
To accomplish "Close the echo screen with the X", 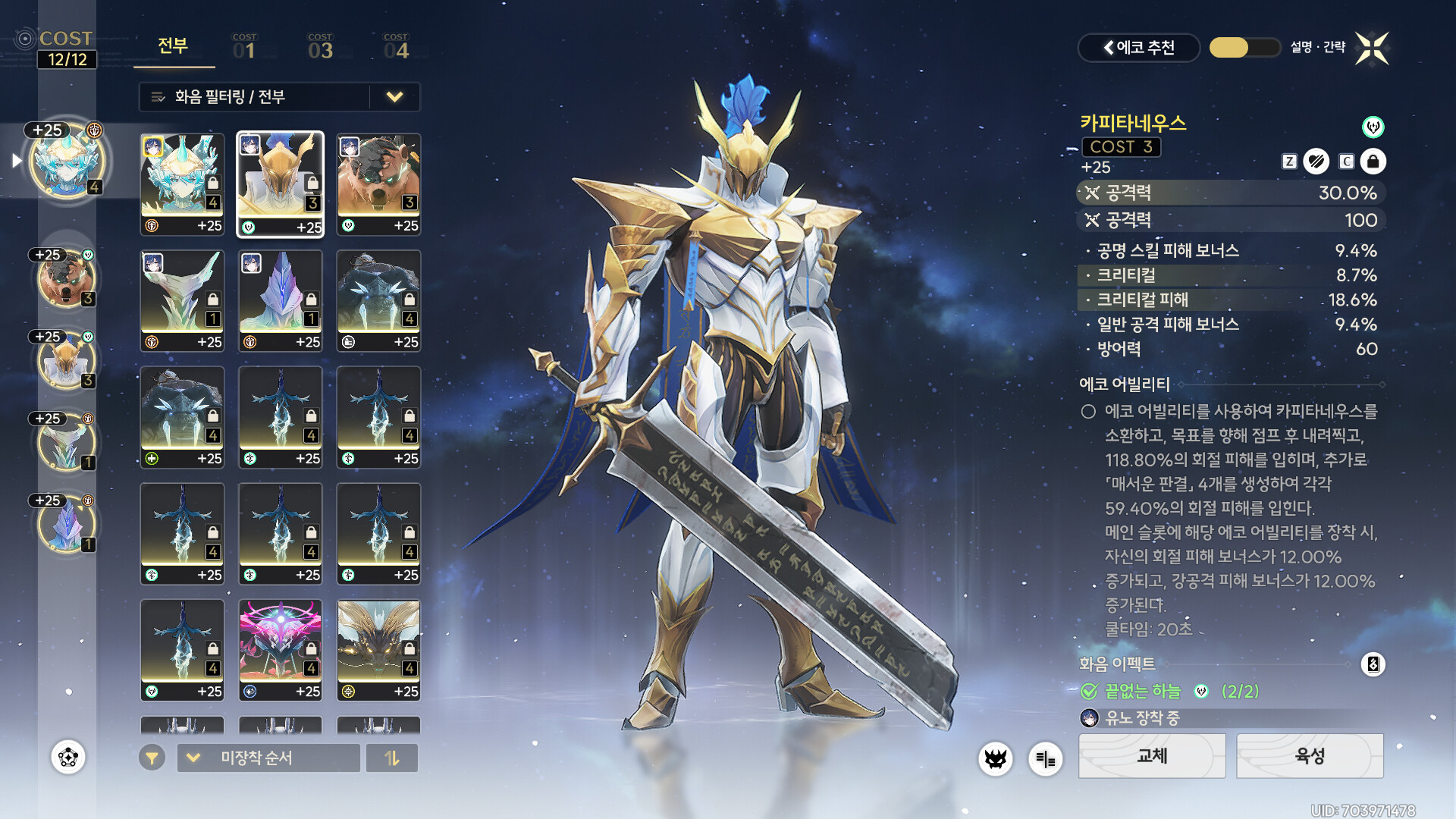I will (x=1372, y=49).
